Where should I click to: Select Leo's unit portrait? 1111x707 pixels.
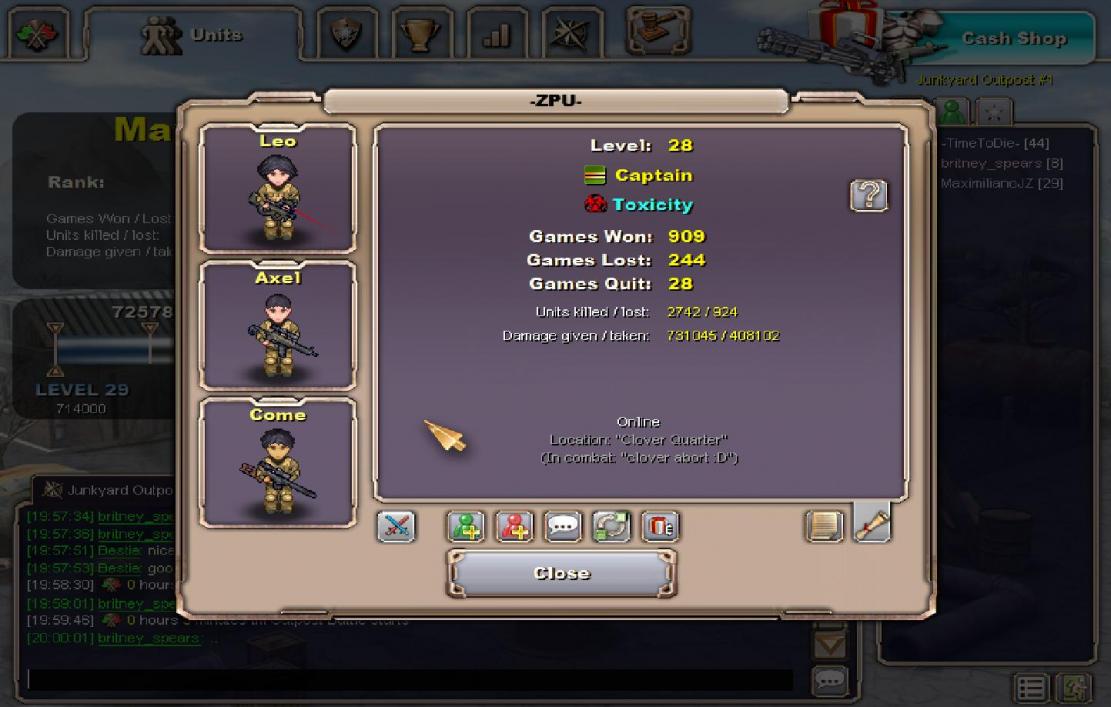click(278, 189)
